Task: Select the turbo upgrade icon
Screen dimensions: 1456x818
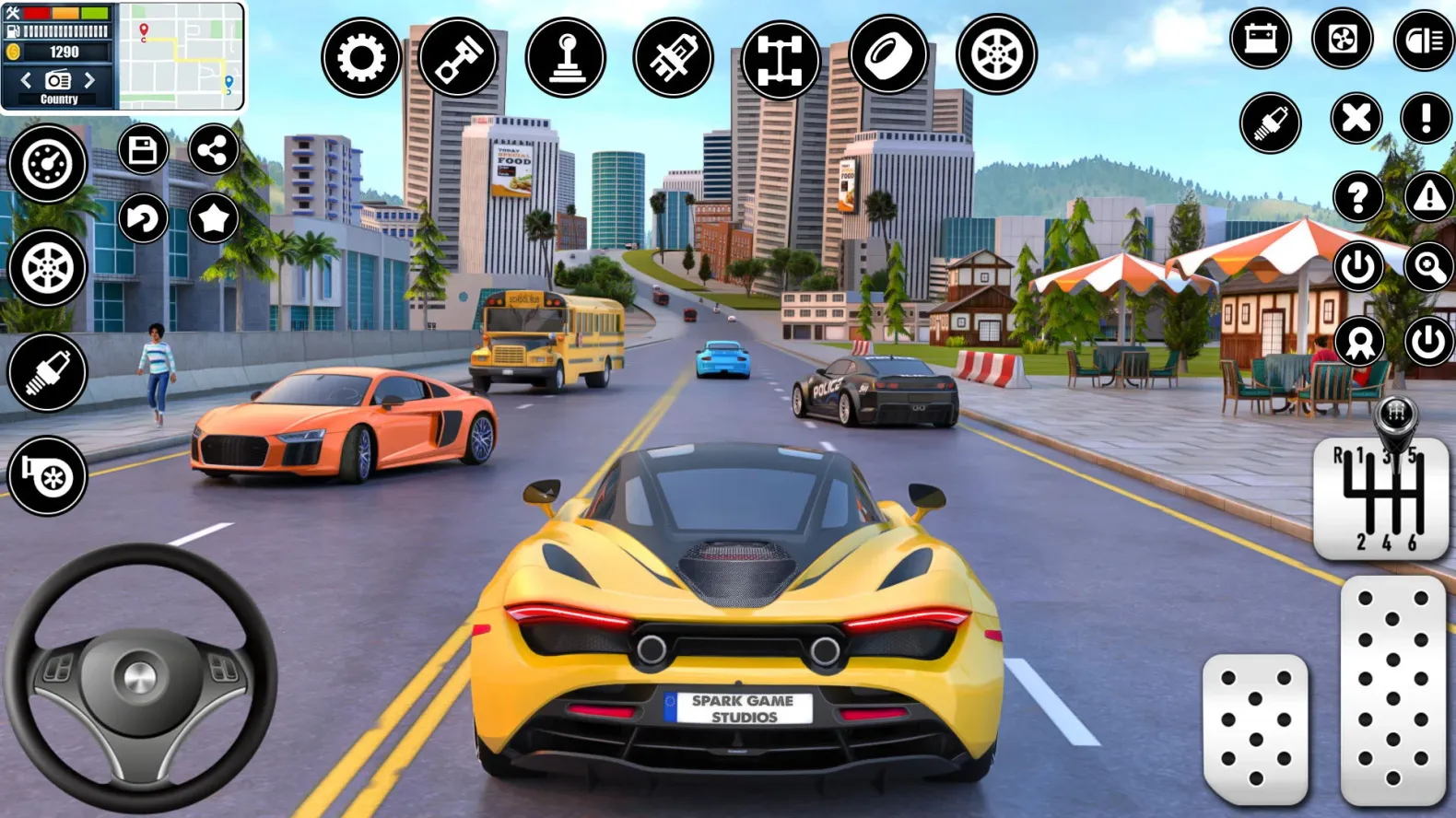Action: (x=48, y=475)
